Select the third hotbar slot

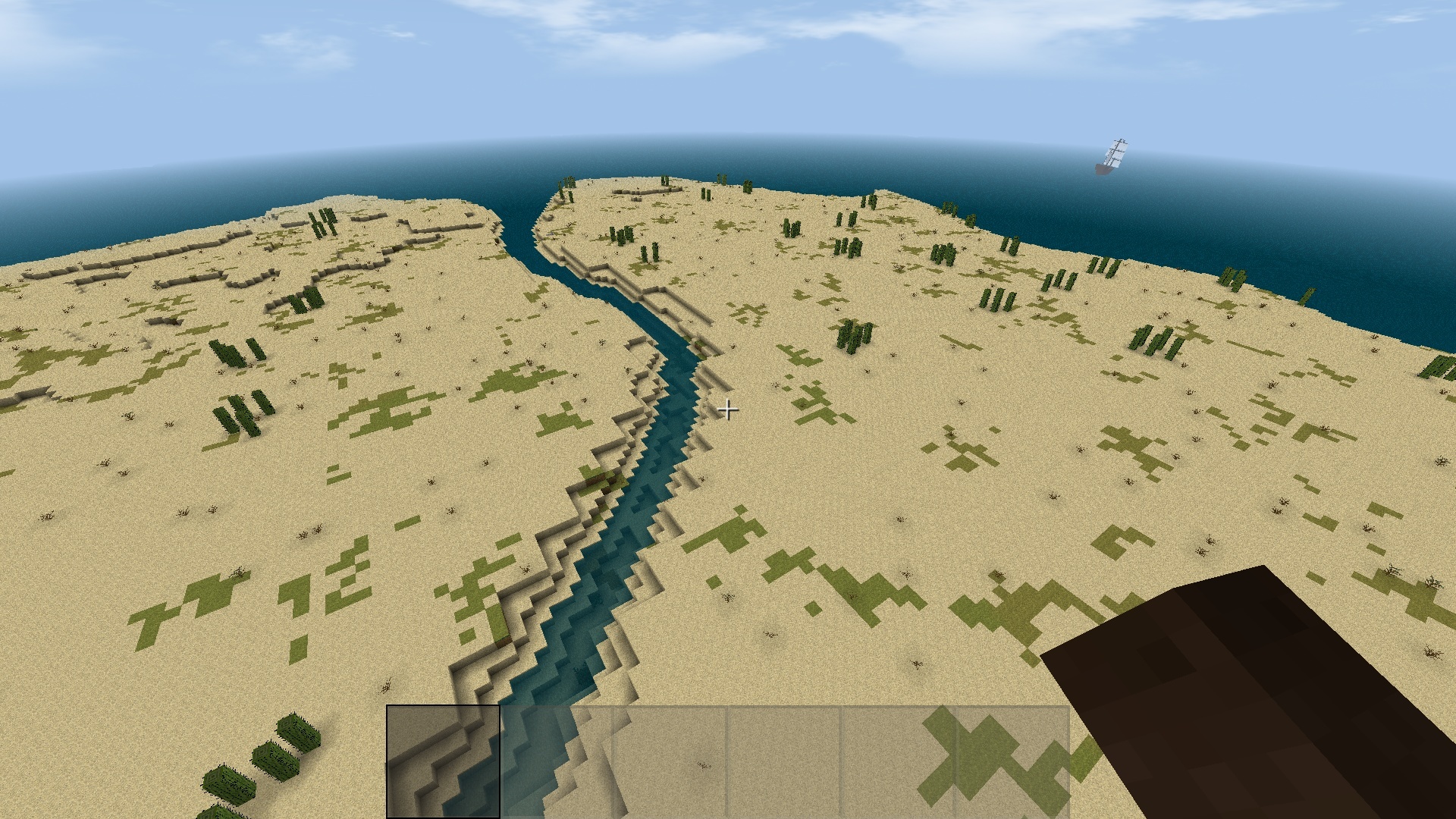(x=670, y=762)
